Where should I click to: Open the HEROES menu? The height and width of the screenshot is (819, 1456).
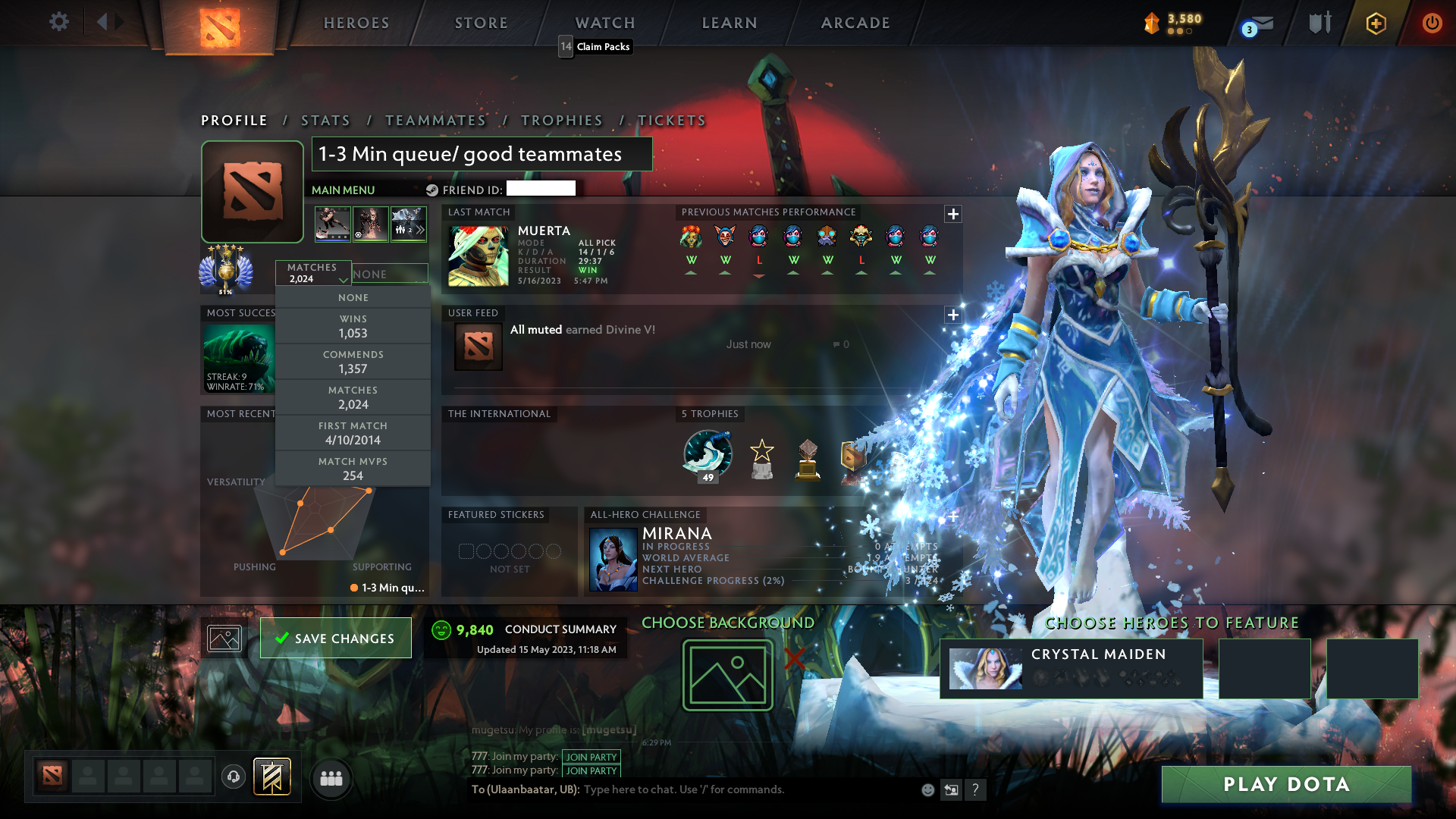356,23
